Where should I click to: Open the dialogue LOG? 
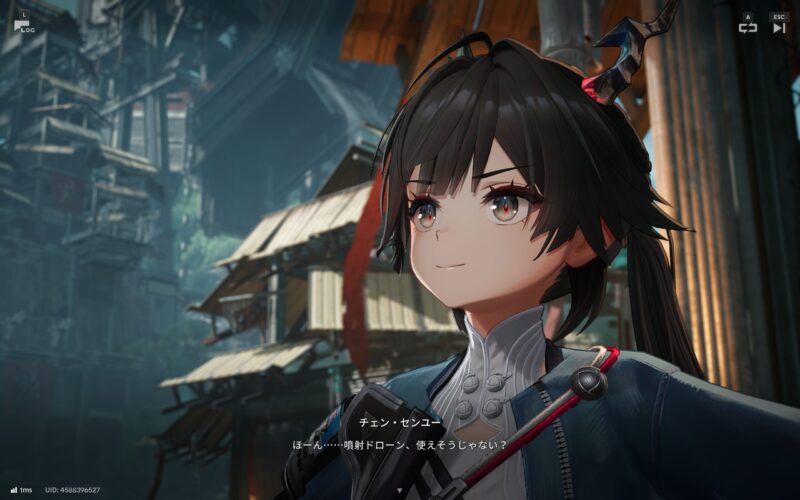(24, 25)
